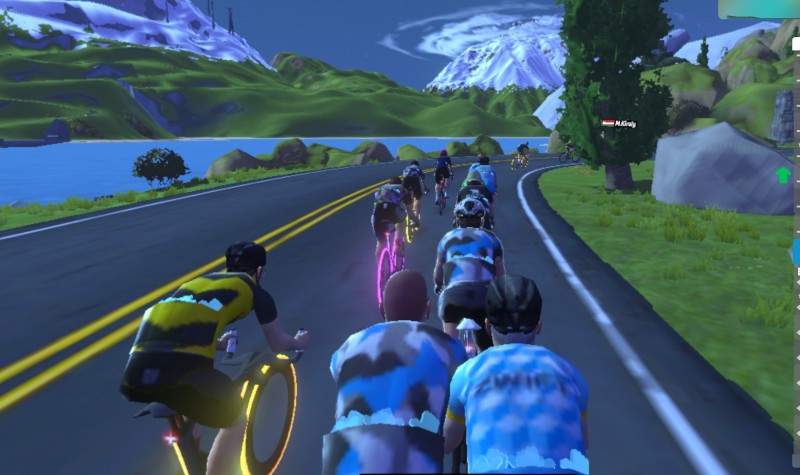
Task: Select the M.Graly rider name tag
Action: (621, 123)
